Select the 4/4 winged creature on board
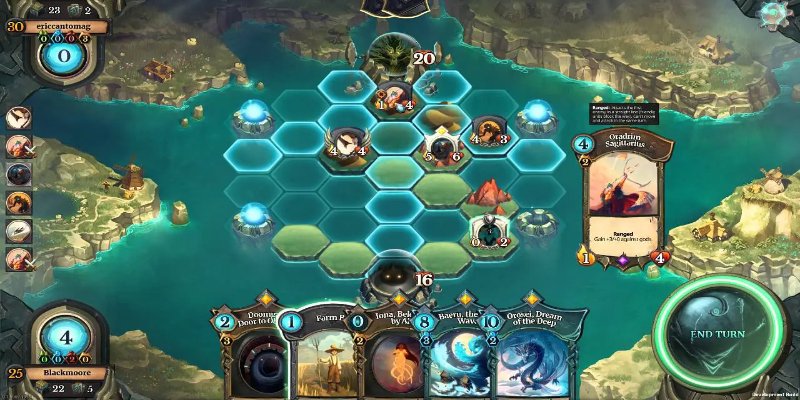The width and height of the screenshot is (800, 400). [x=345, y=143]
